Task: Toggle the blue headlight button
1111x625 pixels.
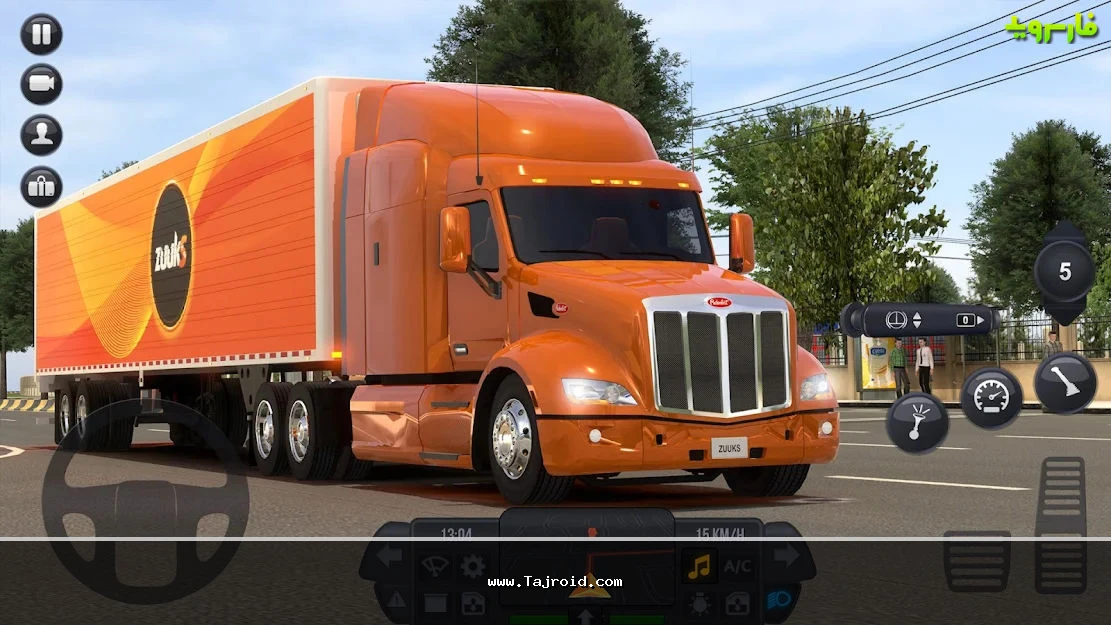Action: pos(781,599)
